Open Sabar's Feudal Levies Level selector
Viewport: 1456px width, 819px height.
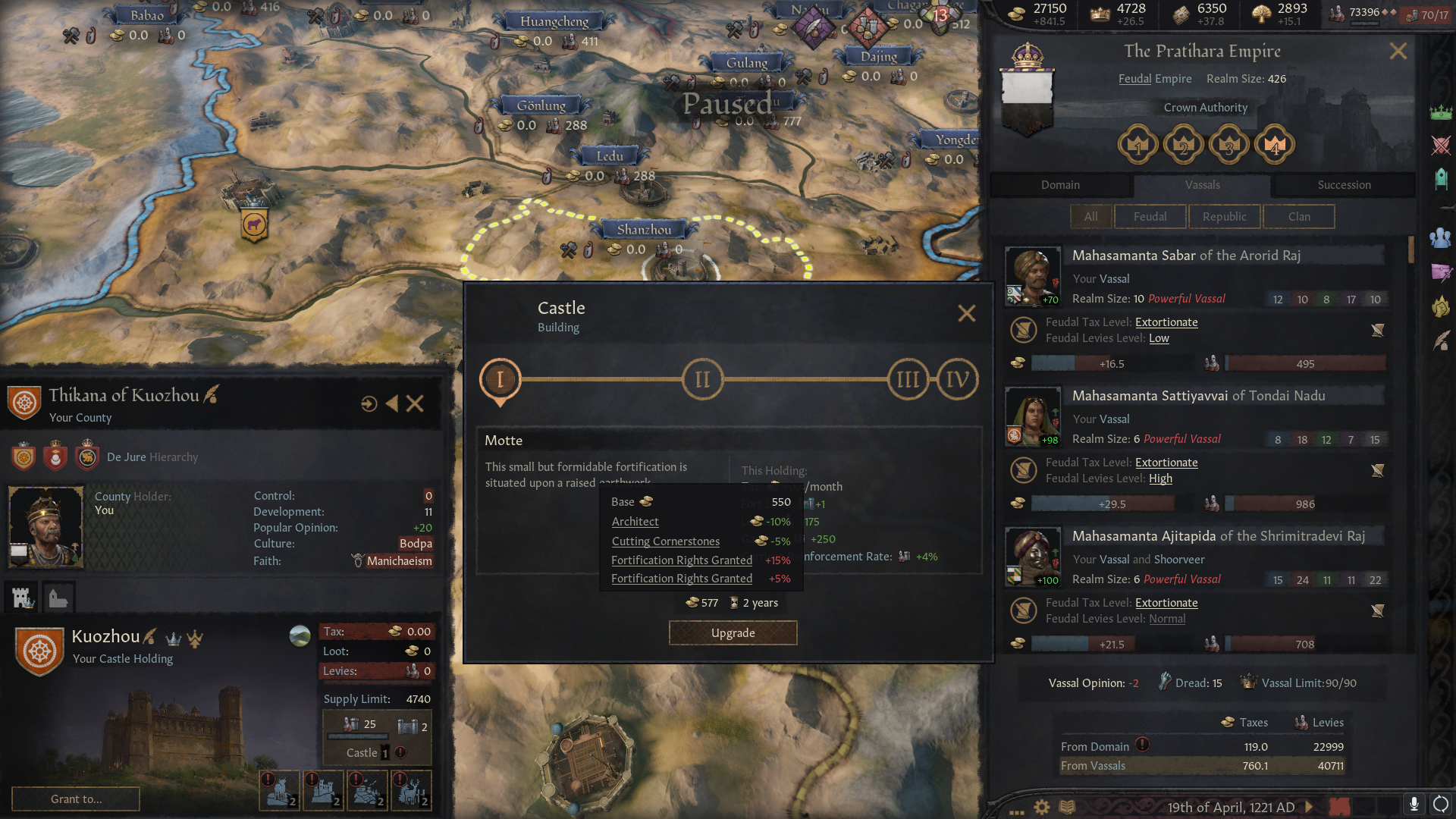click(1159, 338)
